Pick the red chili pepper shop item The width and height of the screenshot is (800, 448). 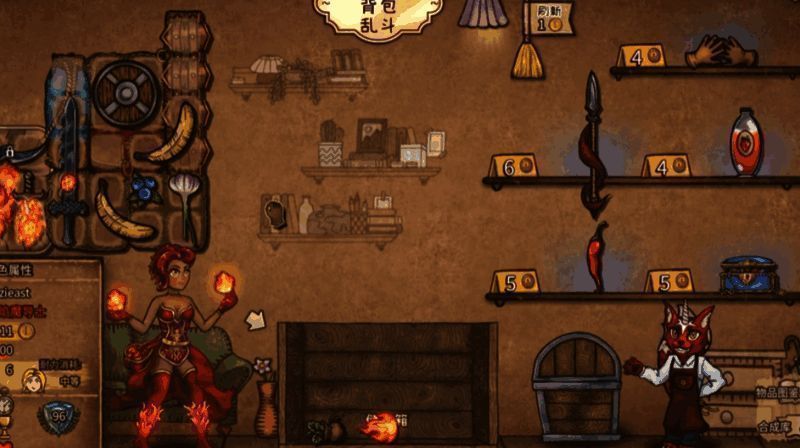[597, 257]
